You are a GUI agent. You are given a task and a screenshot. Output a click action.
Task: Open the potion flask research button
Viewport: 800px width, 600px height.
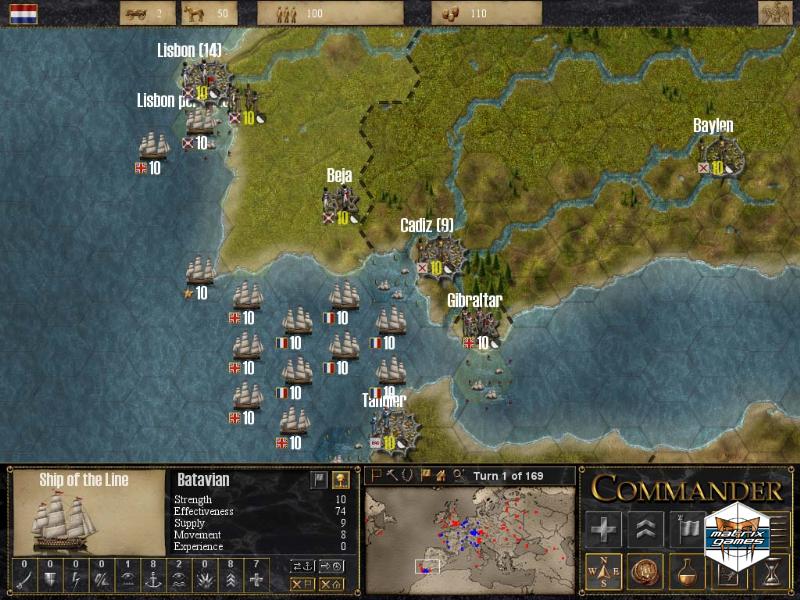pos(688,571)
